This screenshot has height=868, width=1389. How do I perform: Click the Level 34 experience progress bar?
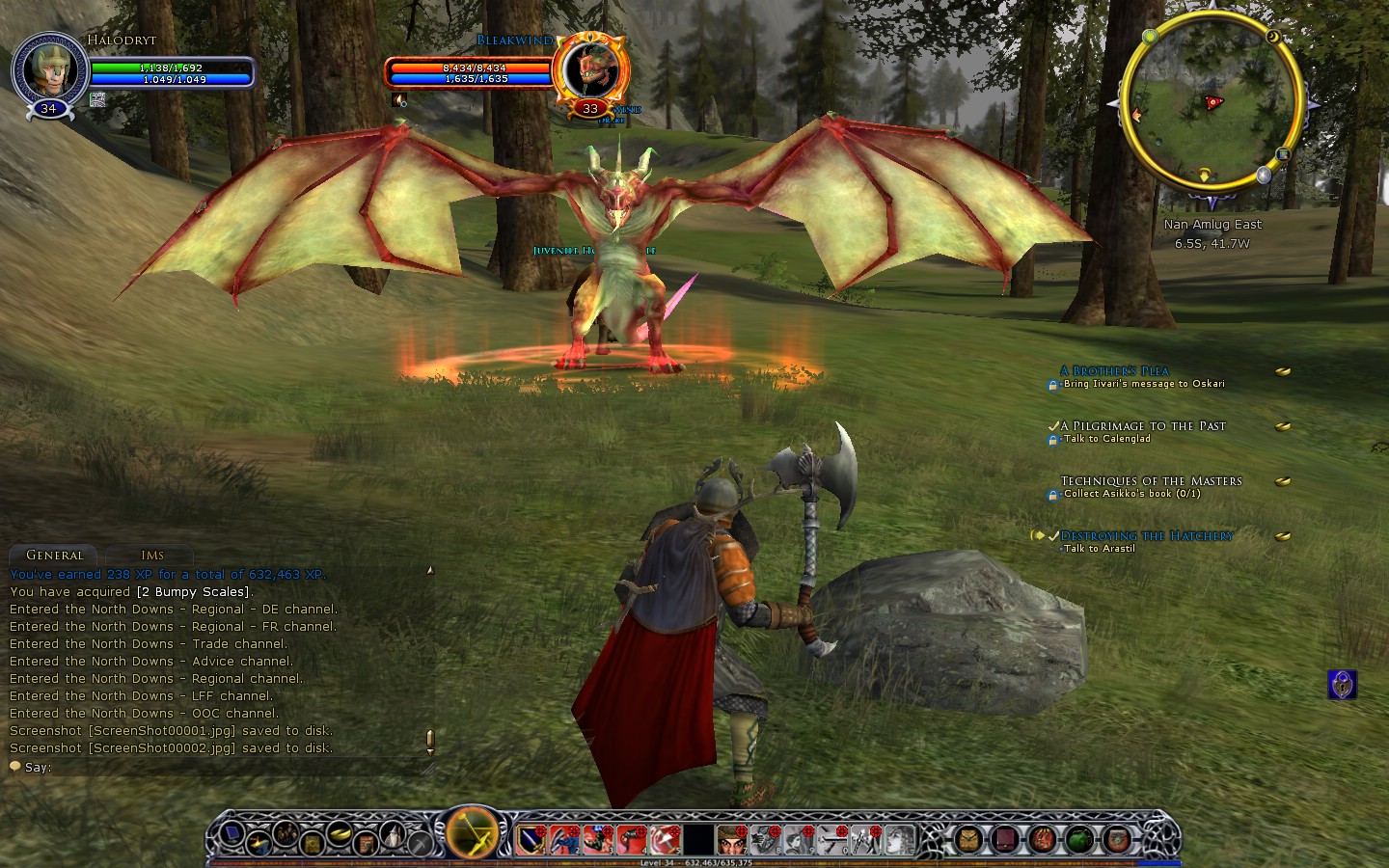[694, 863]
